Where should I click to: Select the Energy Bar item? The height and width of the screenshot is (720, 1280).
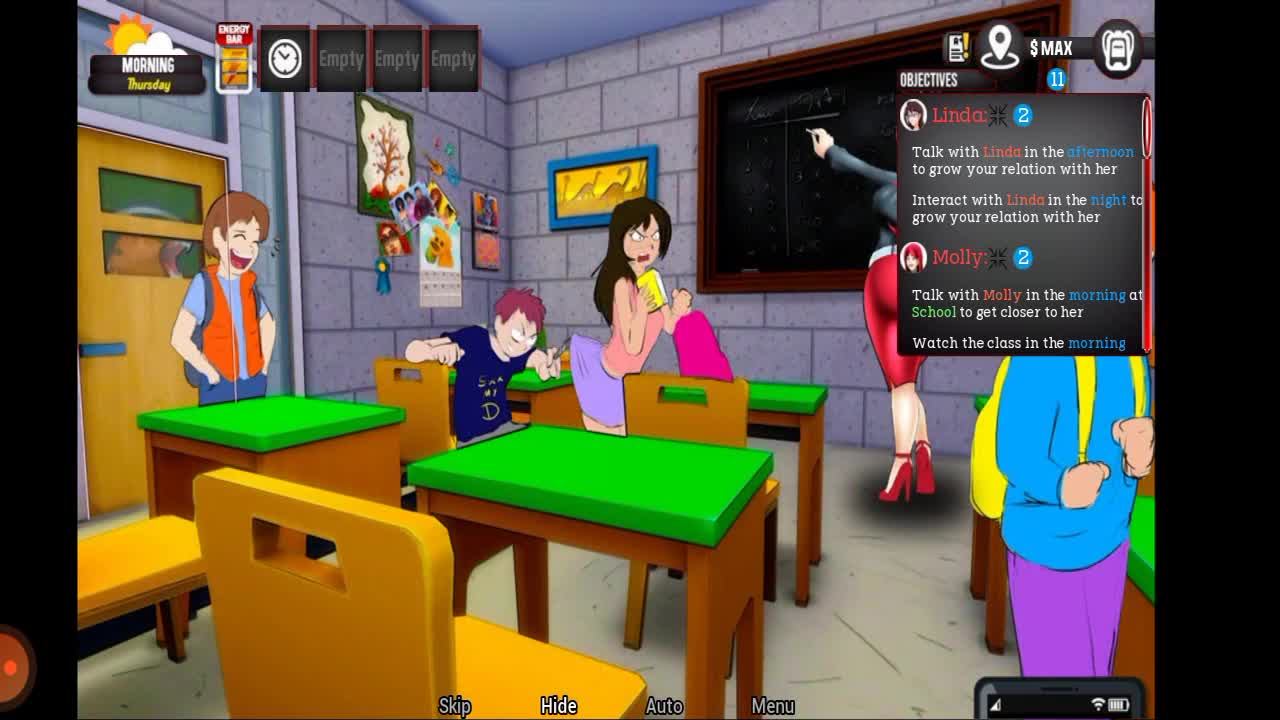pos(234,59)
